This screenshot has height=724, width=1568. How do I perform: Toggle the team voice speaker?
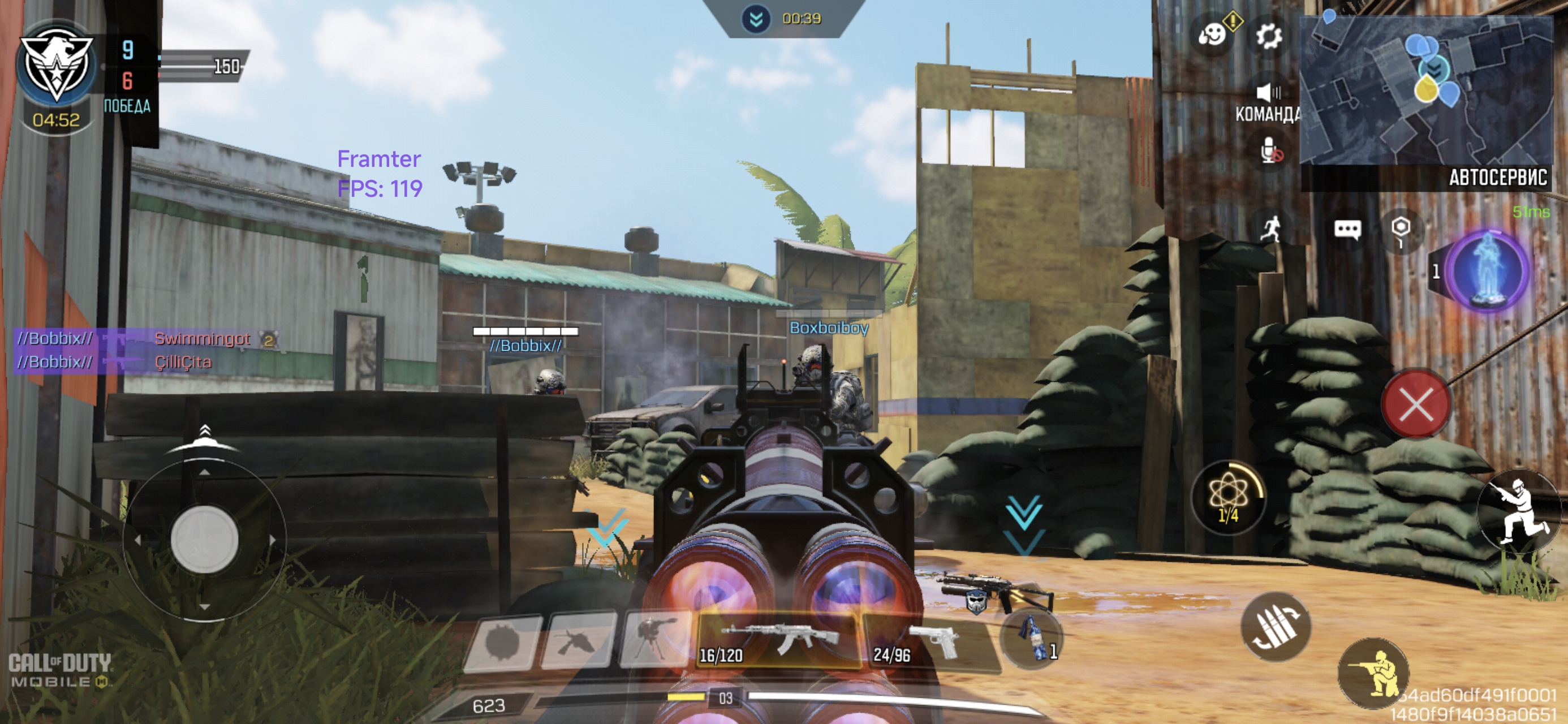coord(1269,93)
